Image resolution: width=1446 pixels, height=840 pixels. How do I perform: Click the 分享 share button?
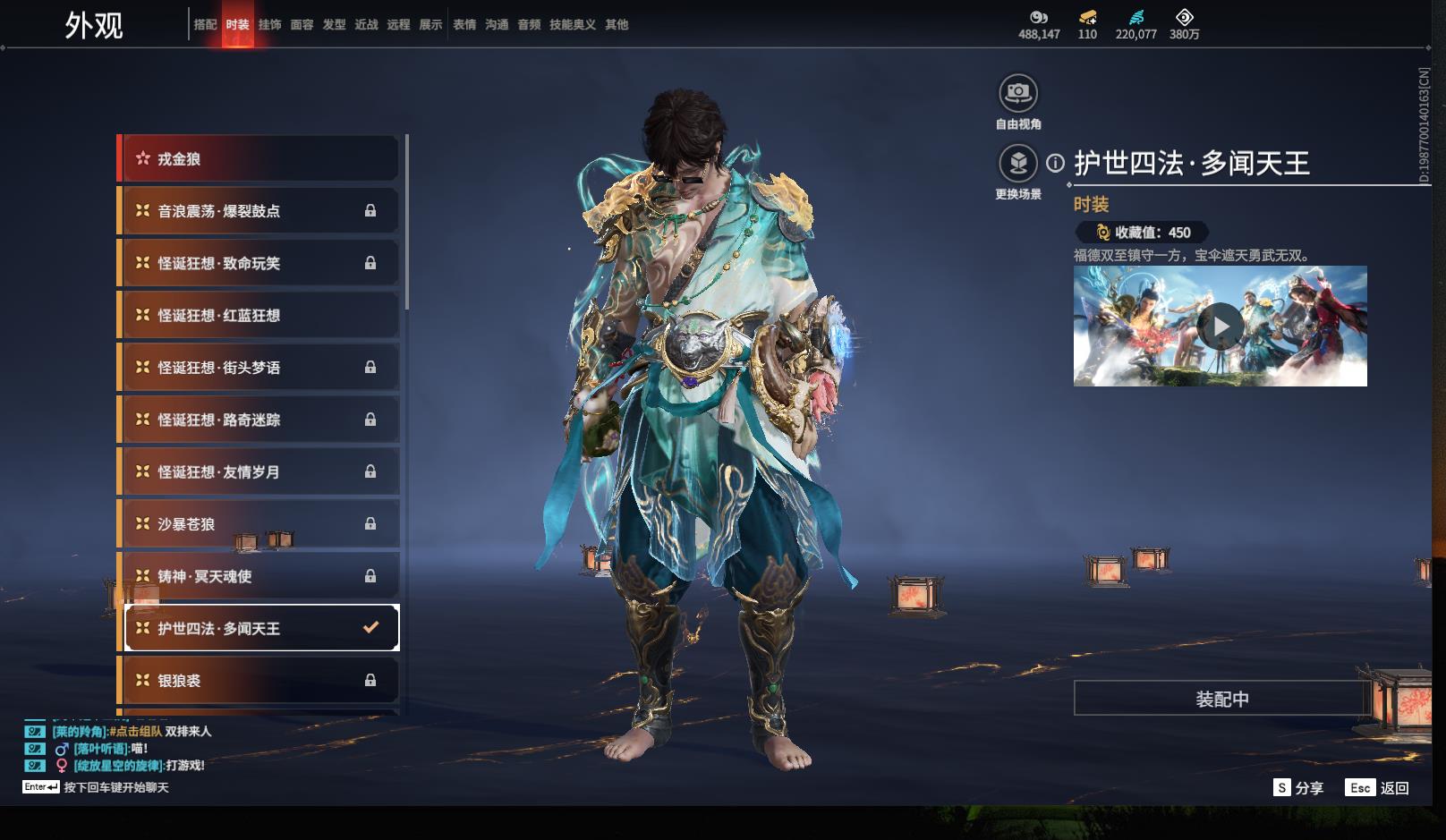1298,787
